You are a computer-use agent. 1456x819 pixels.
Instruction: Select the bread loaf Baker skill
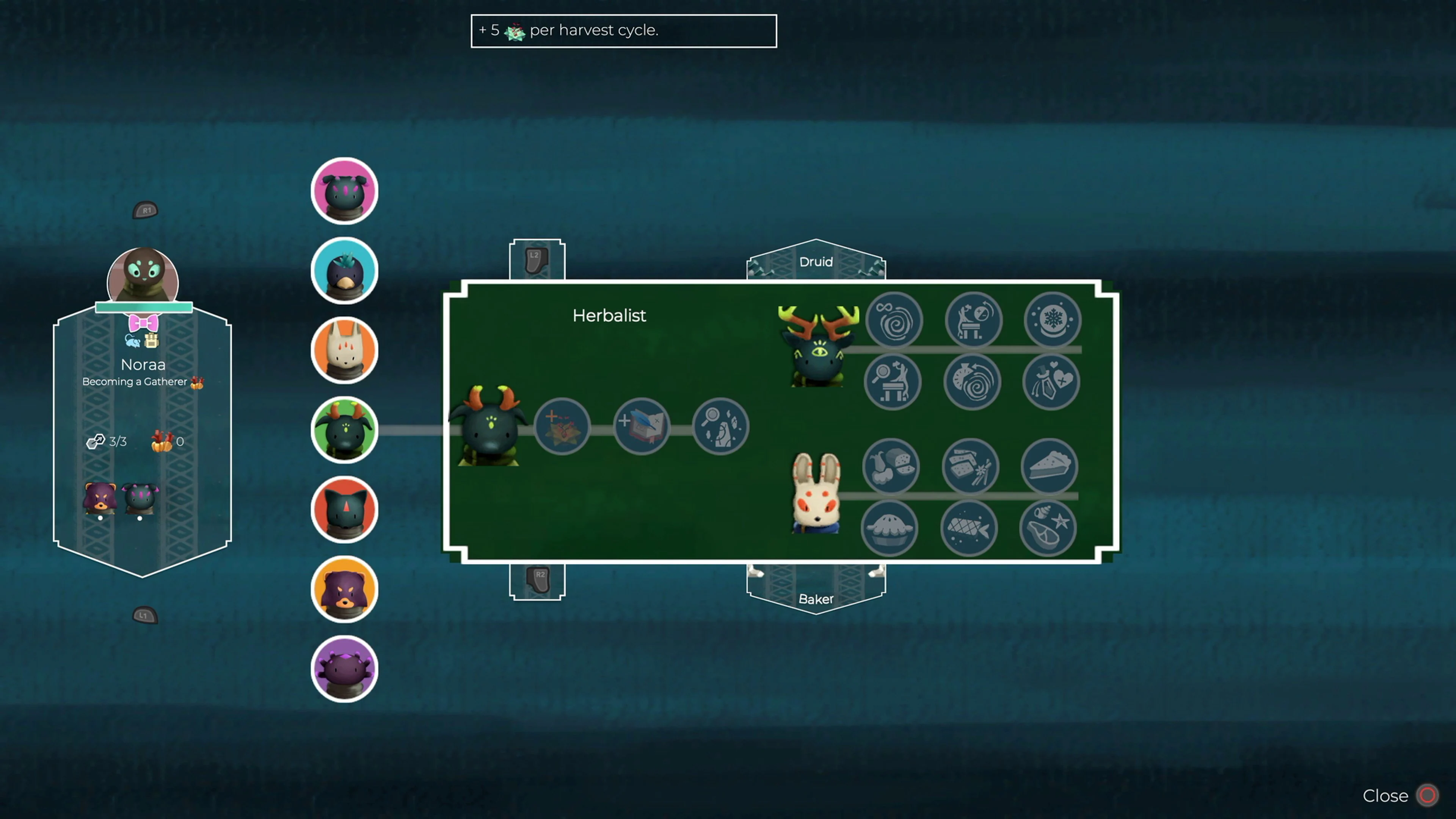click(x=890, y=466)
